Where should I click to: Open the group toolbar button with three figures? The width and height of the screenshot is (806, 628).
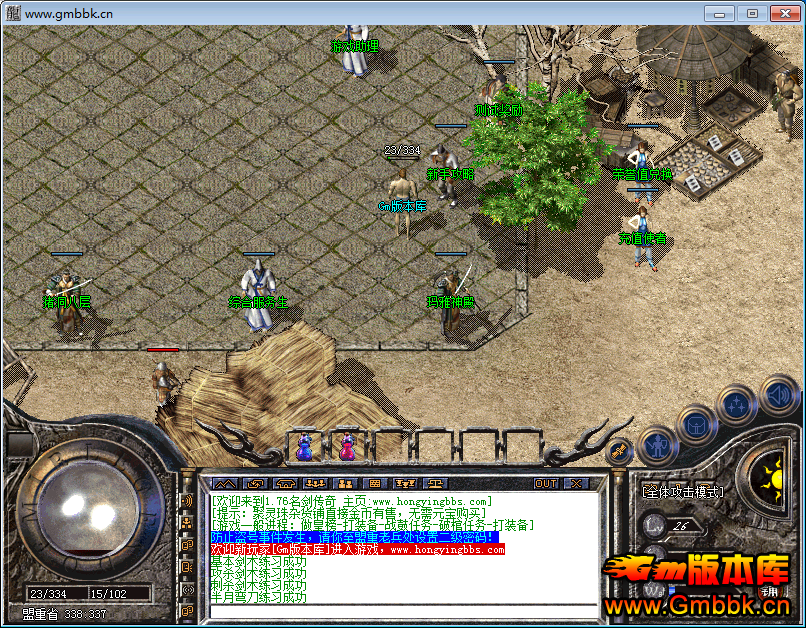click(315, 484)
